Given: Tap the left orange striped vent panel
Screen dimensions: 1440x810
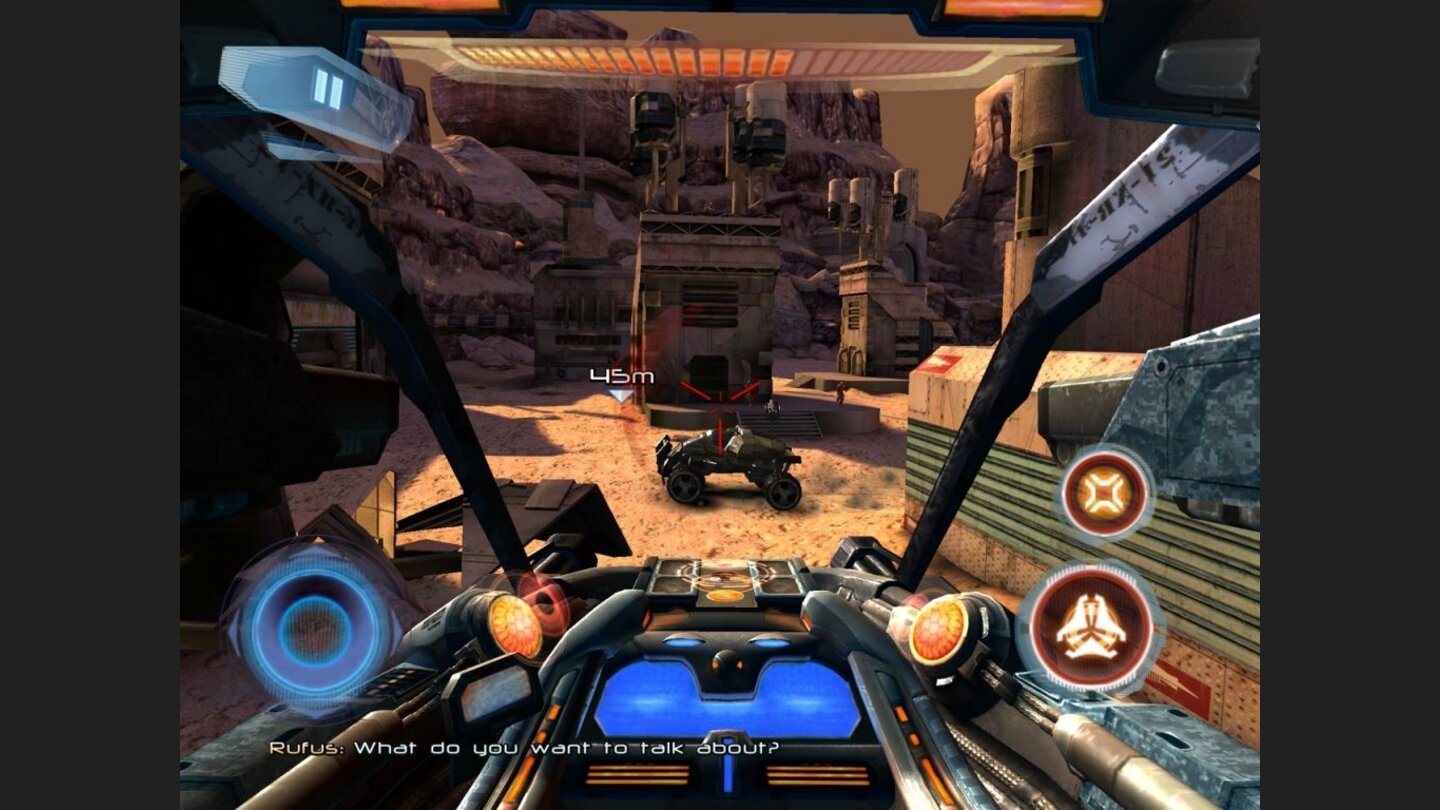Looking at the screenshot, I should (637, 772).
